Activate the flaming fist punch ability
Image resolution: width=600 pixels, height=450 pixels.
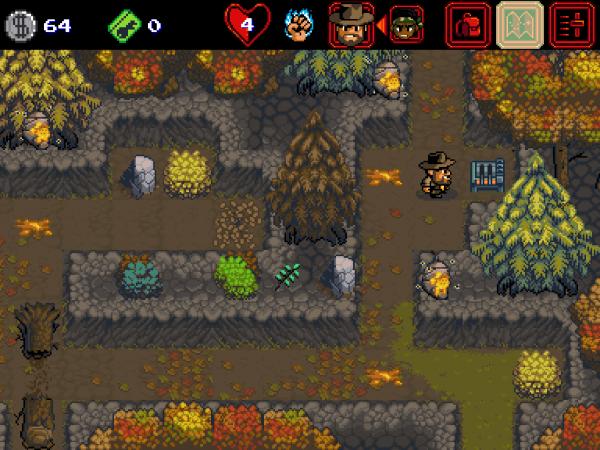coord(297,24)
